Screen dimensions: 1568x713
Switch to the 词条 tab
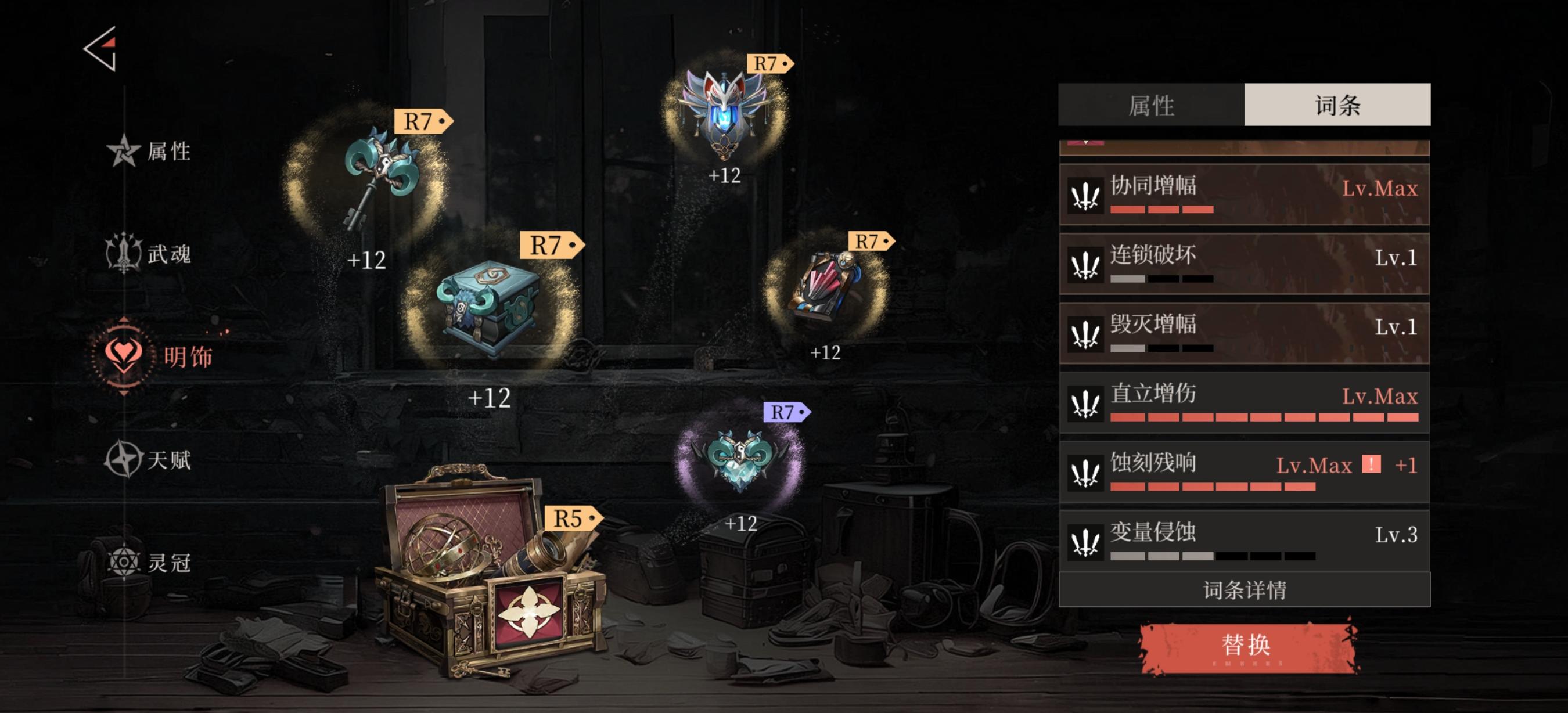(x=1337, y=105)
